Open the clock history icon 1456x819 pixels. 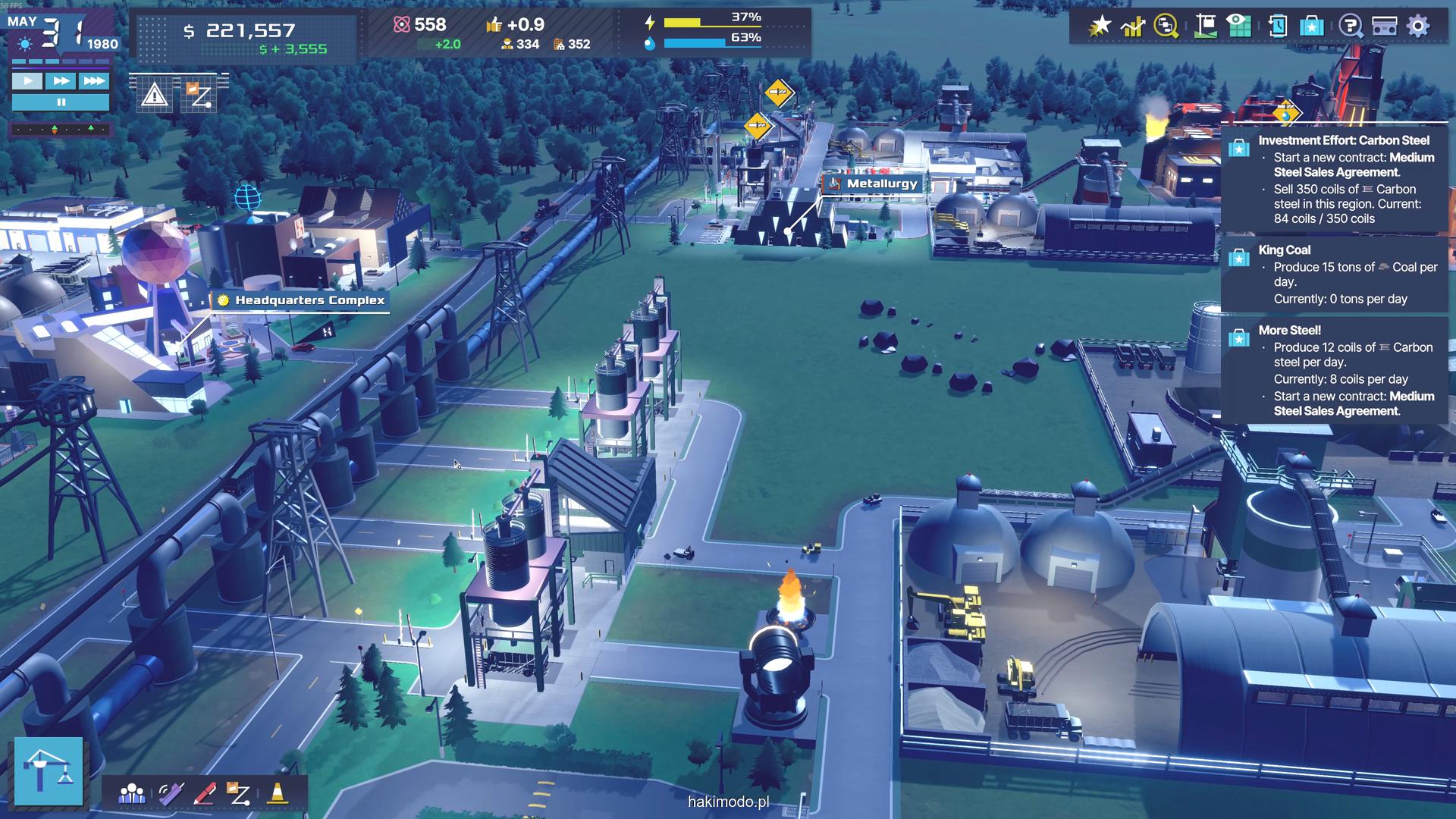(x=1277, y=27)
